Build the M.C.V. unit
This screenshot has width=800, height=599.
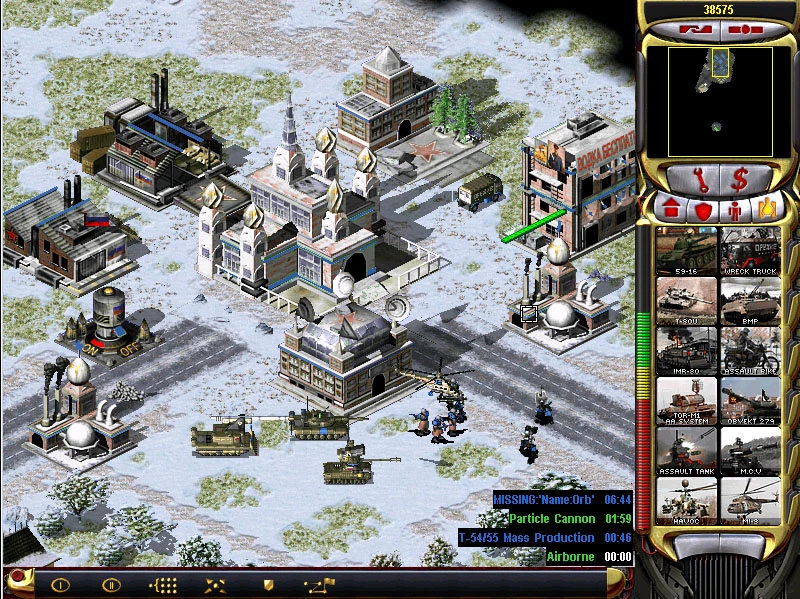(x=750, y=451)
